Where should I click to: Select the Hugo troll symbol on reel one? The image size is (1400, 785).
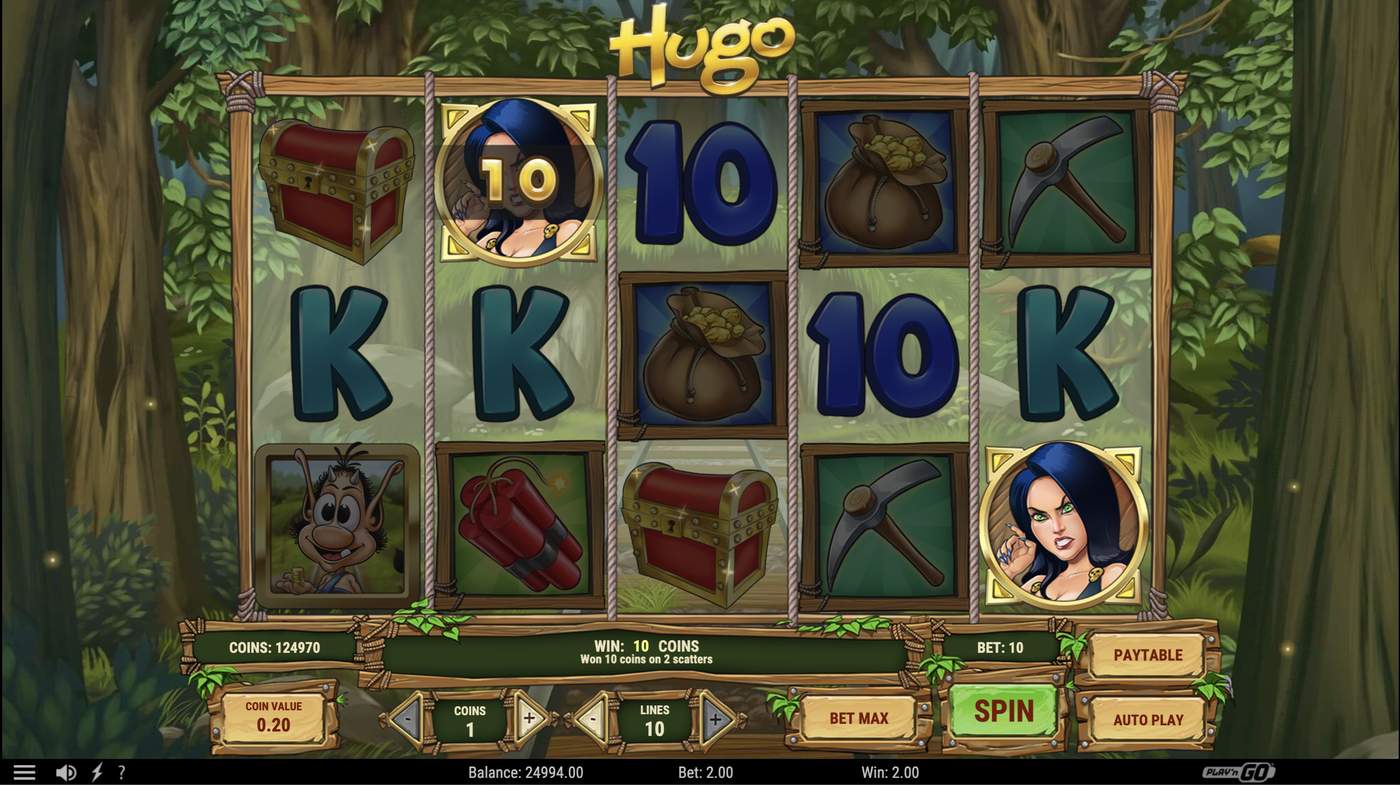(x=335, y=523)
